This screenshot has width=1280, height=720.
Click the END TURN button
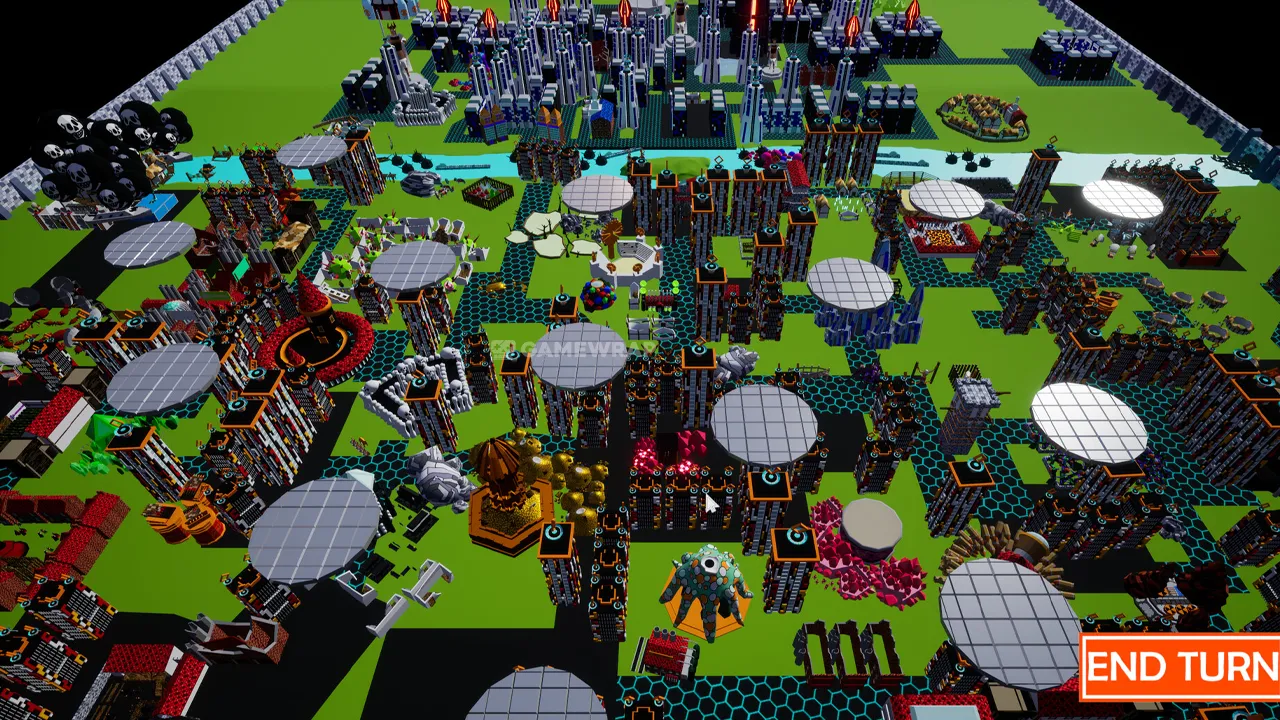click(1181, 667)
